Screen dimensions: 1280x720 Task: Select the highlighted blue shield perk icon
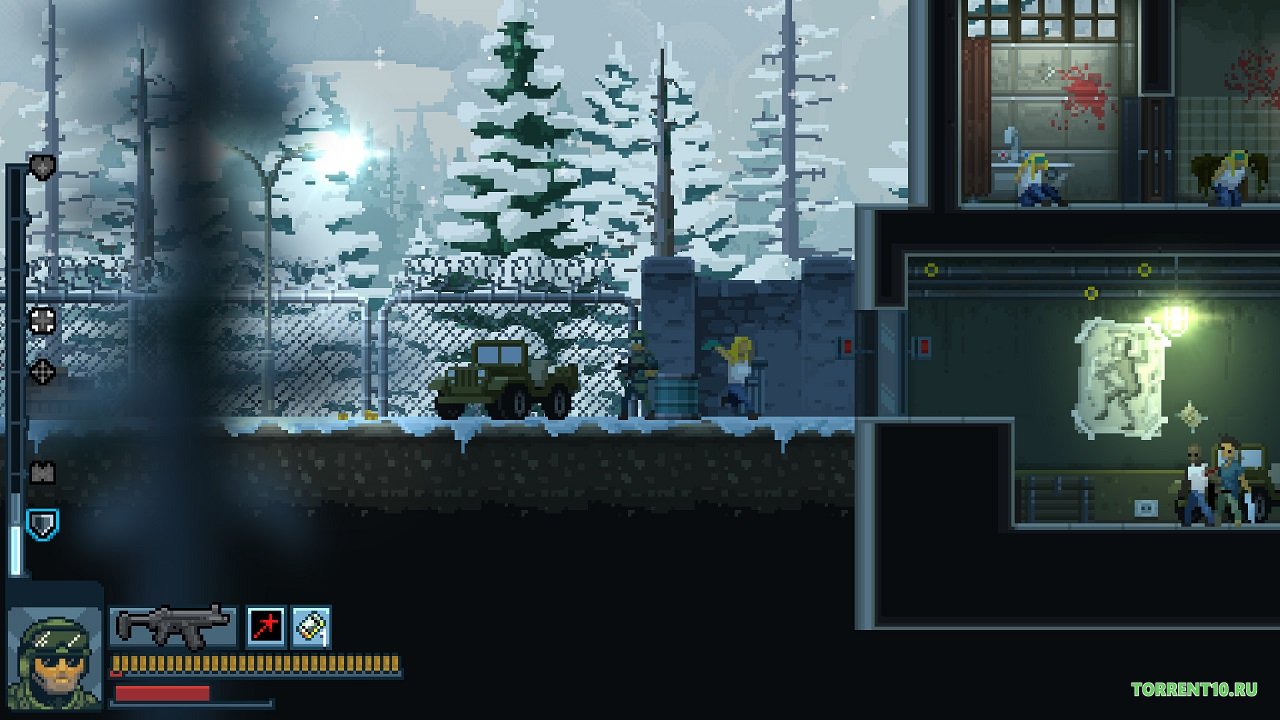(x=42, y=524)
